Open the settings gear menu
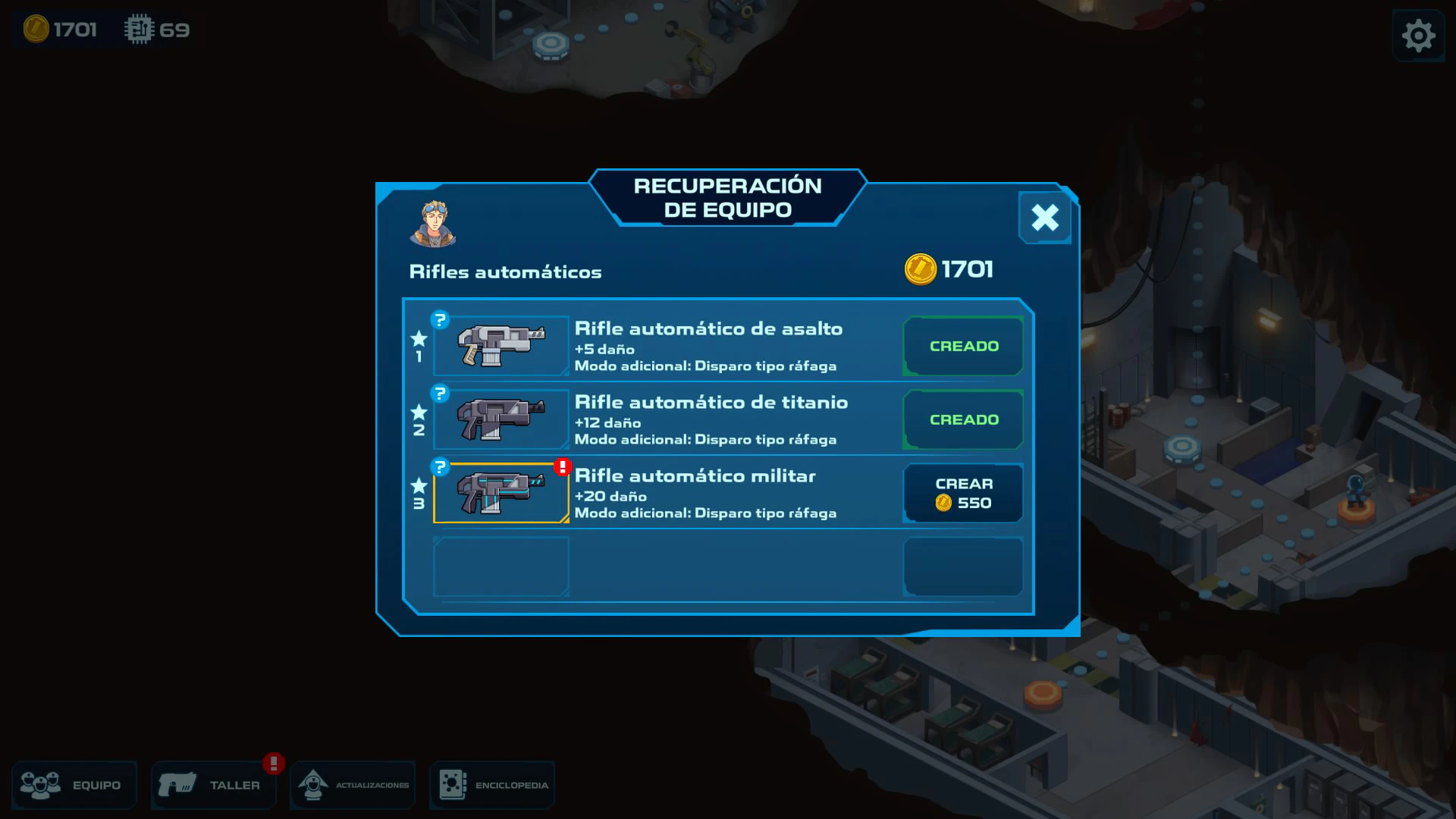 coord(1418,36)
